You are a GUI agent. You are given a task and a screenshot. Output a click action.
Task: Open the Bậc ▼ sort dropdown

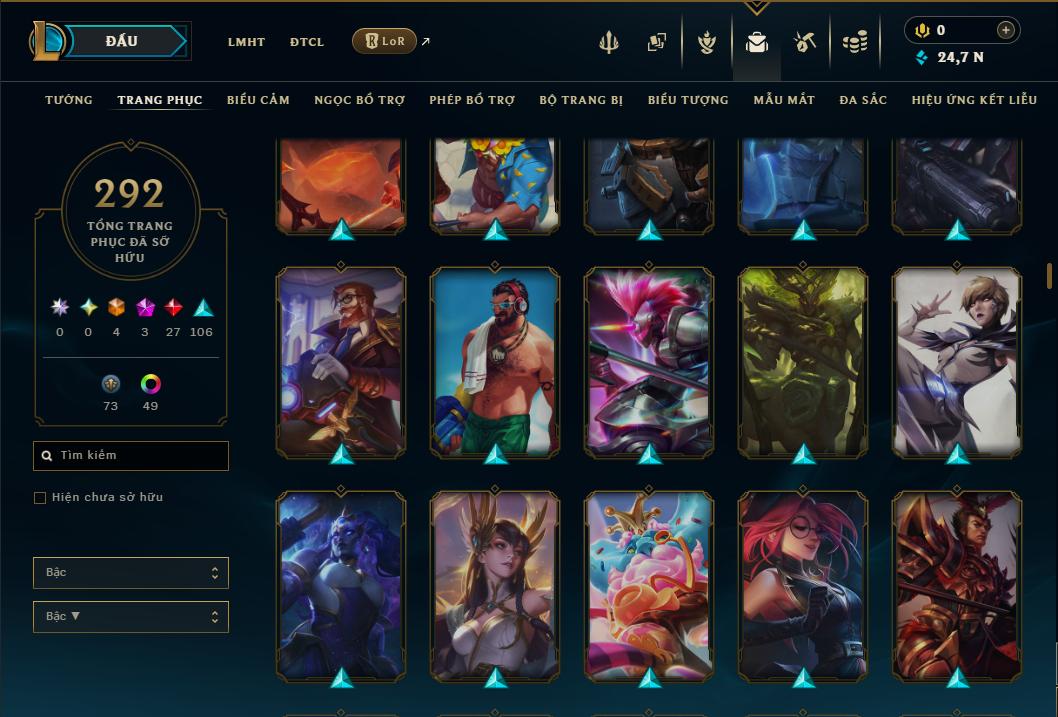[131, 616]
